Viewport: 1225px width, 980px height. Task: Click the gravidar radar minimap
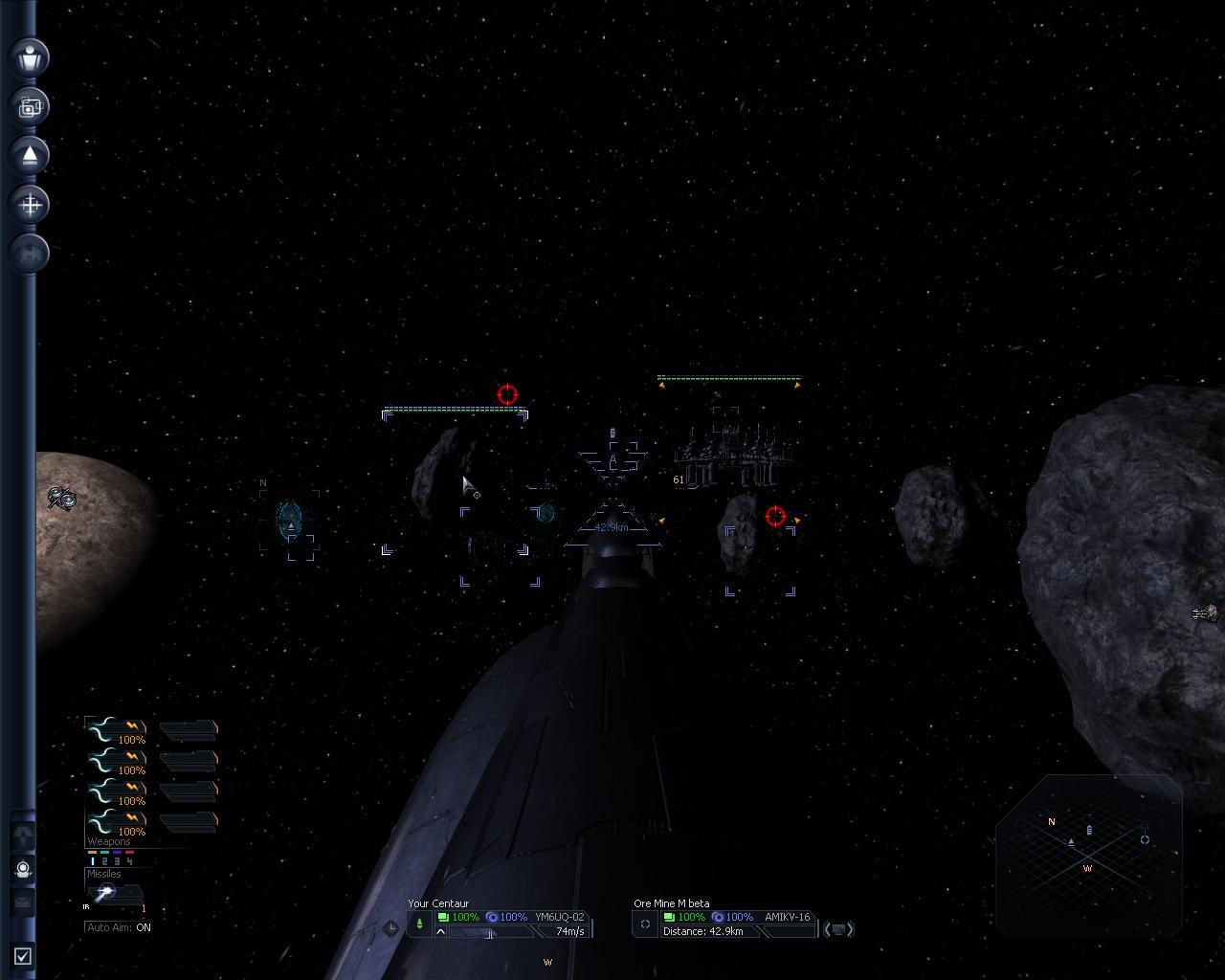tap(1088, 852)
